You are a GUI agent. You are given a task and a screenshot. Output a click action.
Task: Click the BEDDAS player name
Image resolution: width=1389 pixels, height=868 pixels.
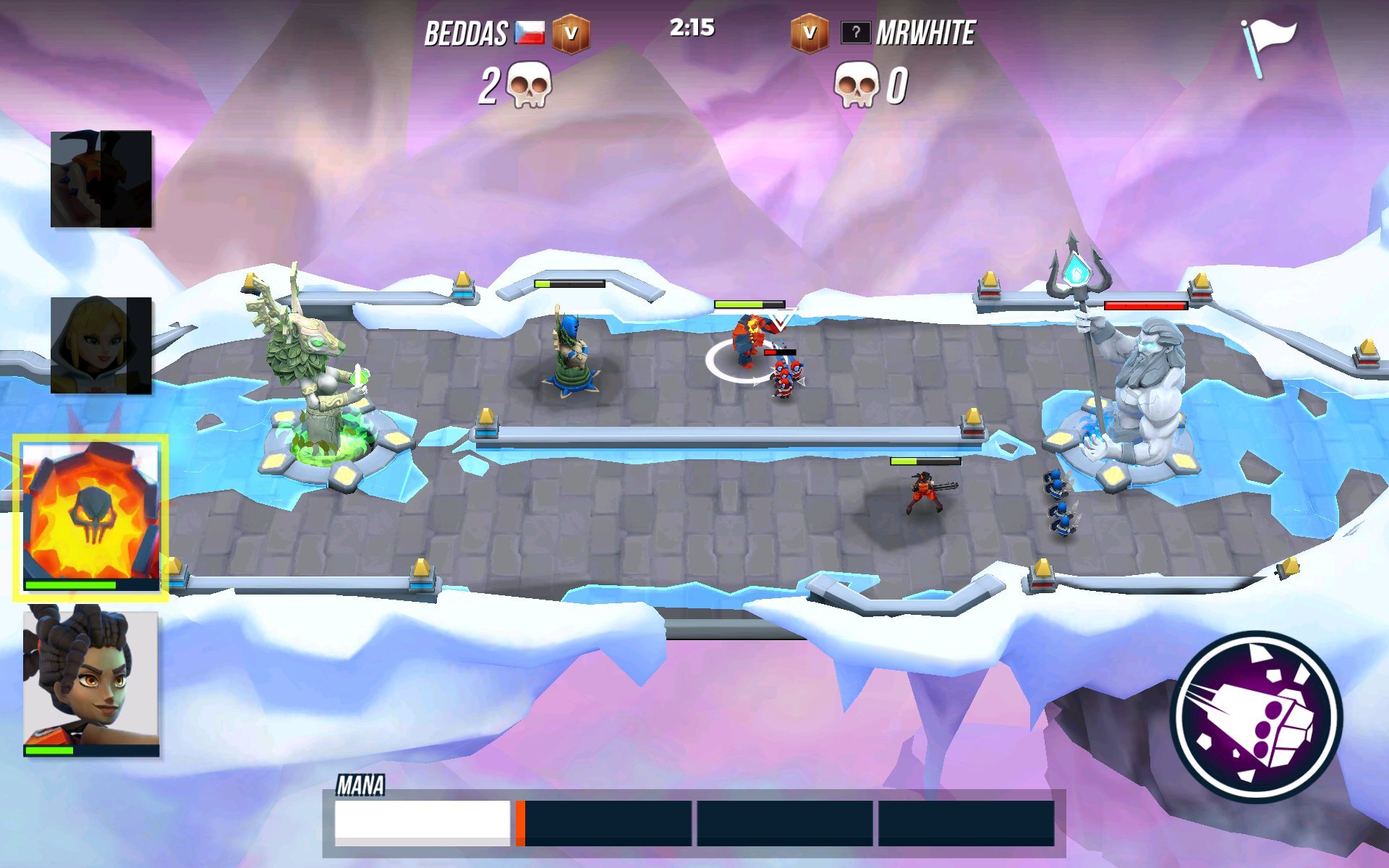coord(467,30)
